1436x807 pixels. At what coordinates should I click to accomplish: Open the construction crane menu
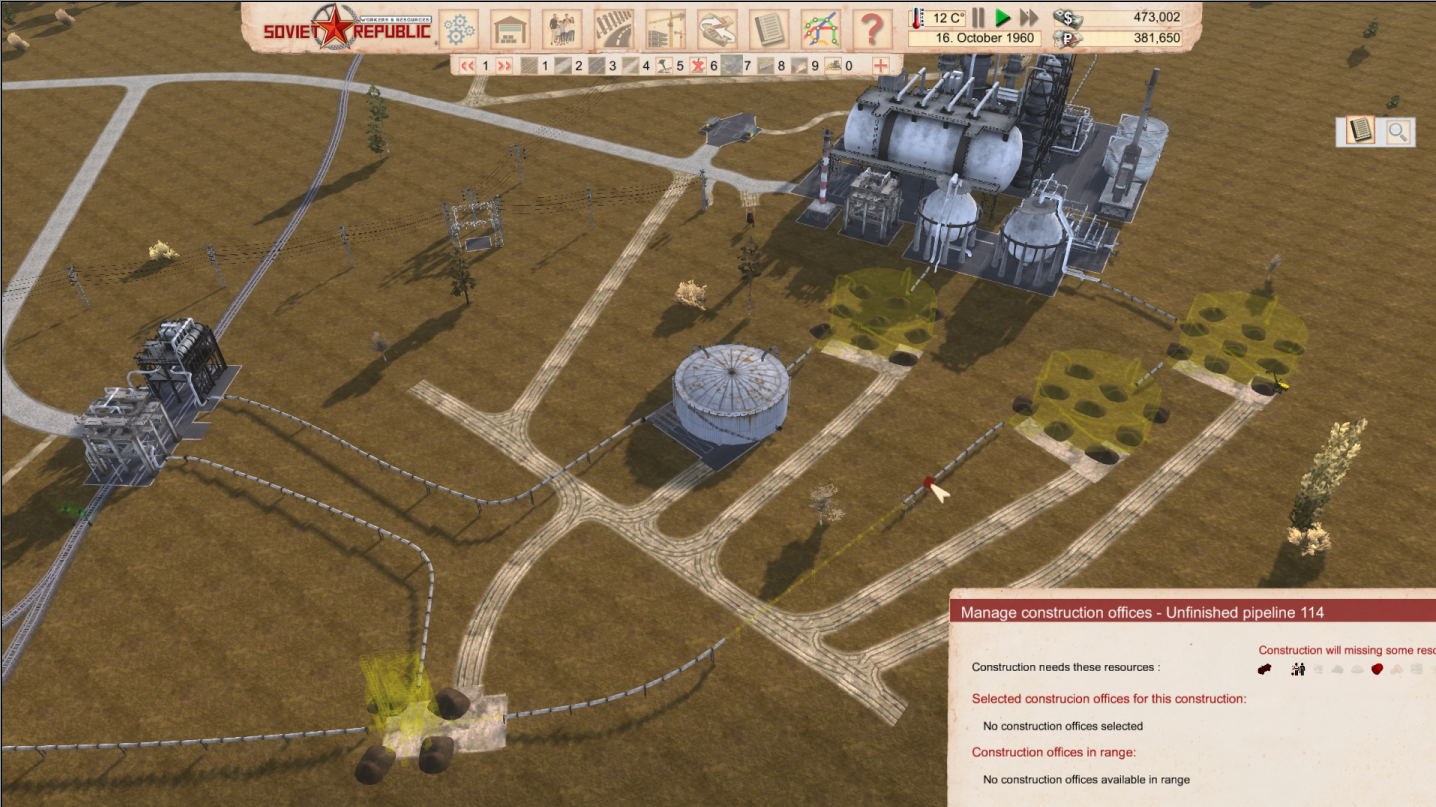[665, 28]
